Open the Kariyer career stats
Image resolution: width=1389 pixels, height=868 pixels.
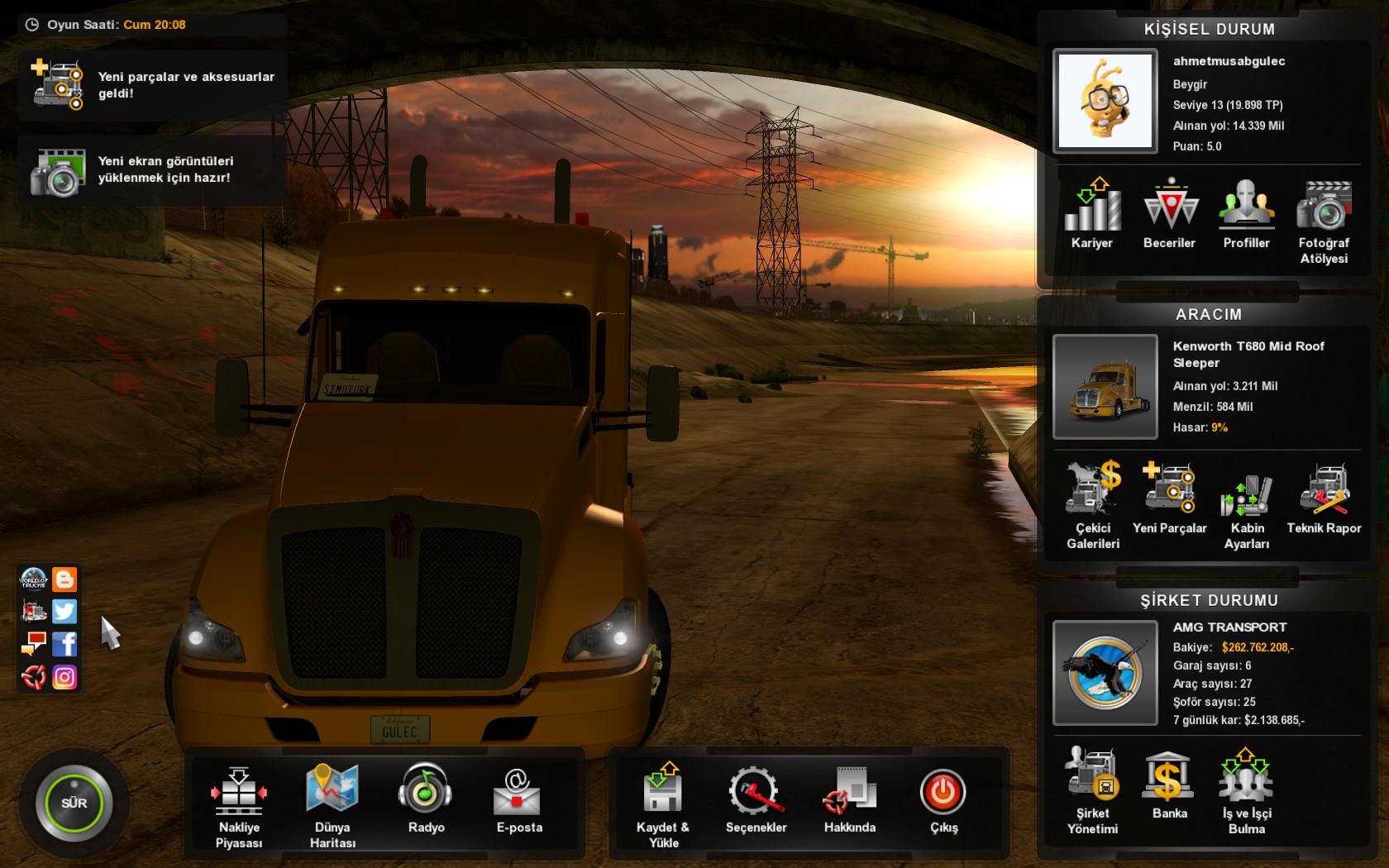(1092, 213)
